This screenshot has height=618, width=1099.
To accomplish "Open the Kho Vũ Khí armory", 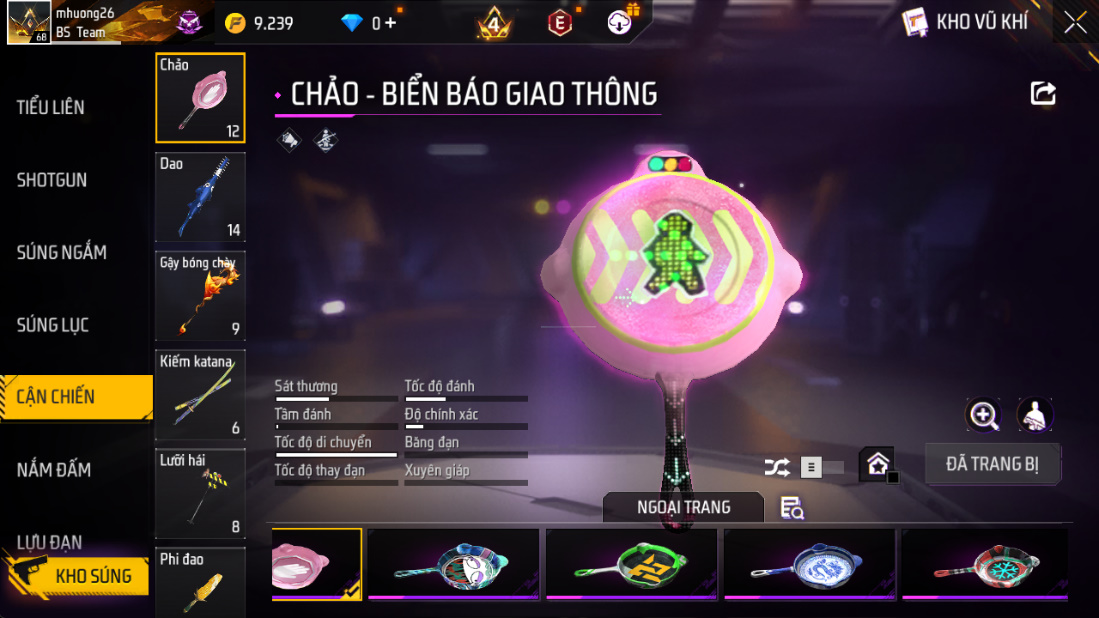I will pyautogui.click(x=966, y=22).
